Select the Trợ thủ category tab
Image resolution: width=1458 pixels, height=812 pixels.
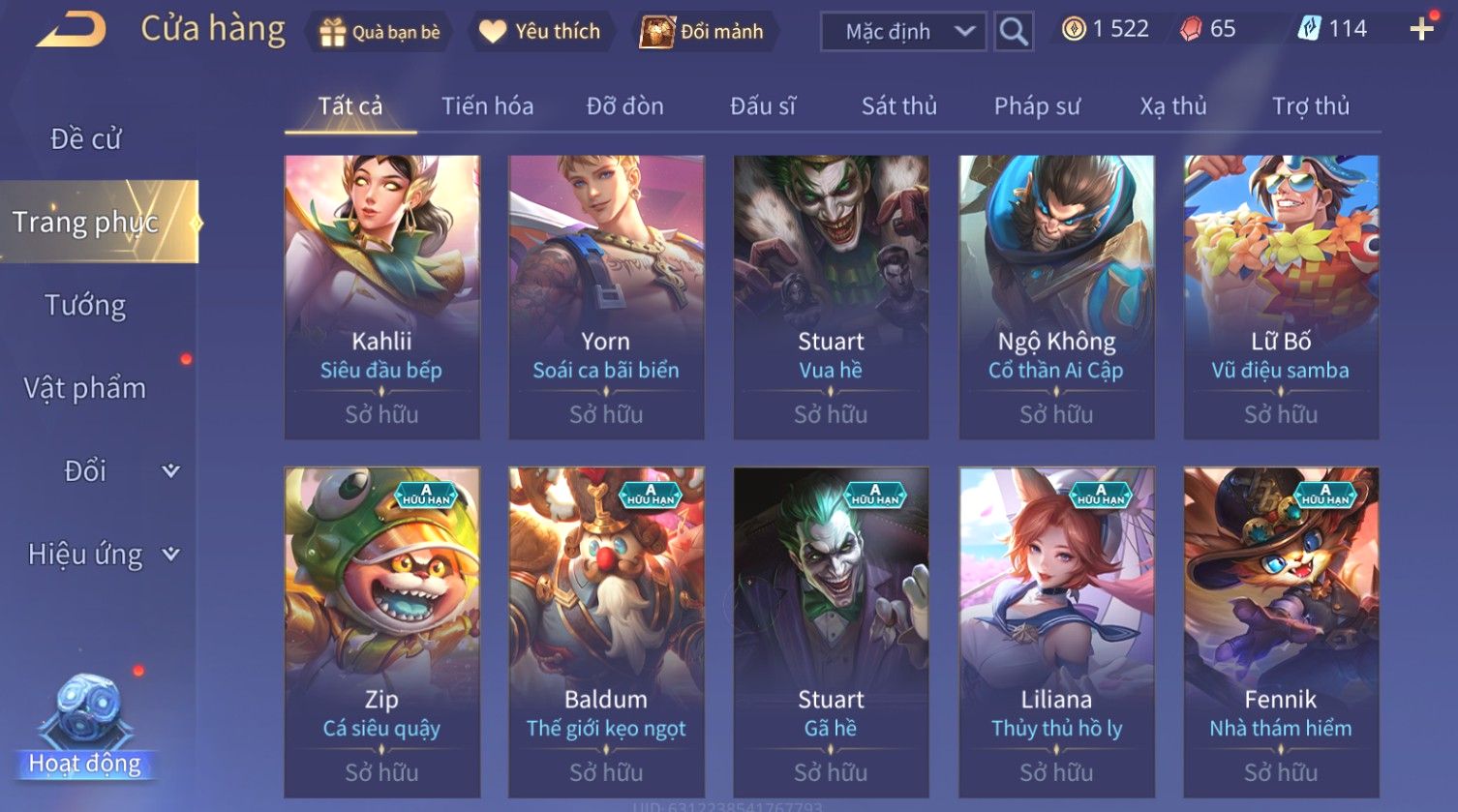1310,106
